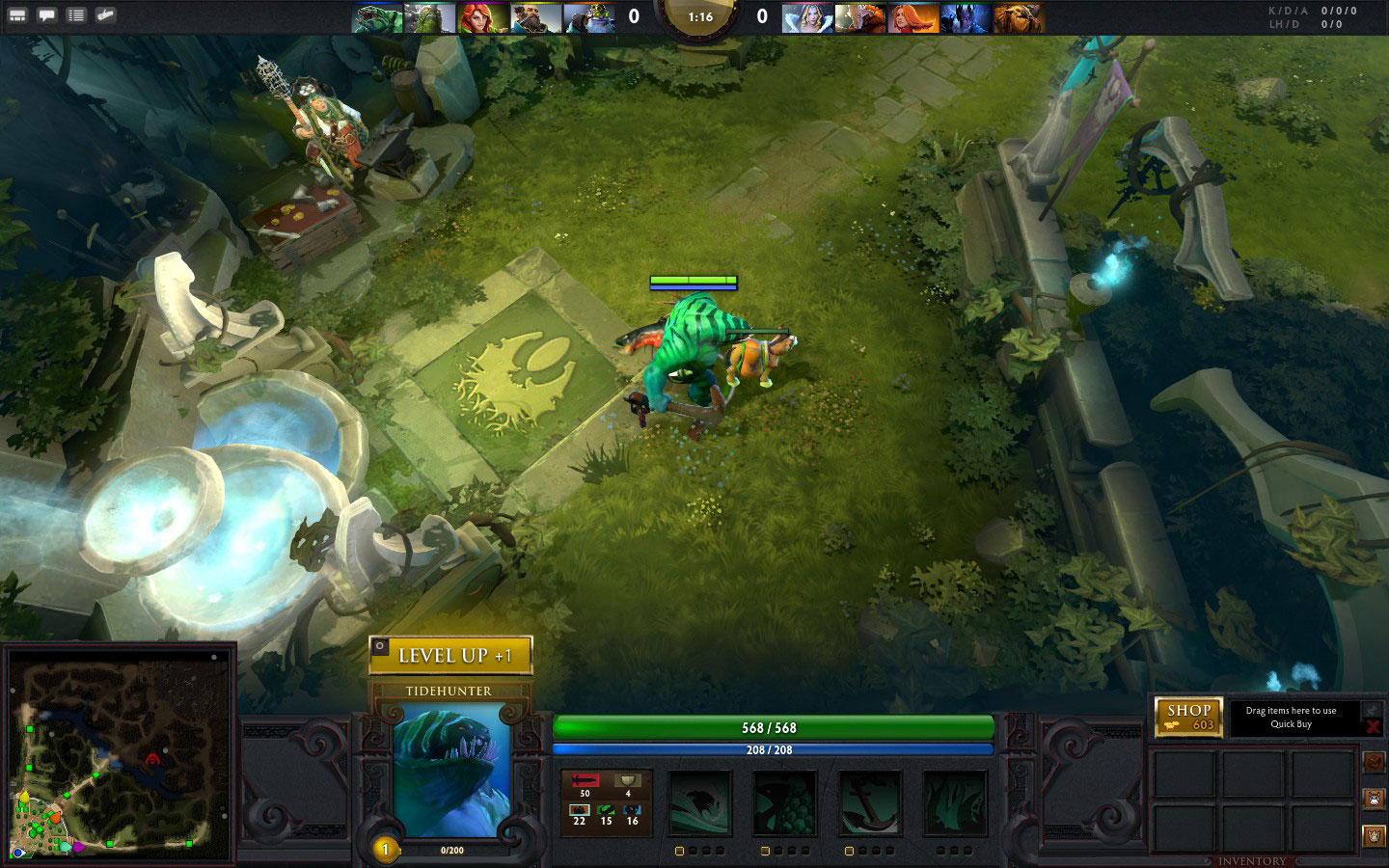Open the main menu dashboard button
Image resolution: width=1389 pixels, height=868 pixels.
click(17, 15)
